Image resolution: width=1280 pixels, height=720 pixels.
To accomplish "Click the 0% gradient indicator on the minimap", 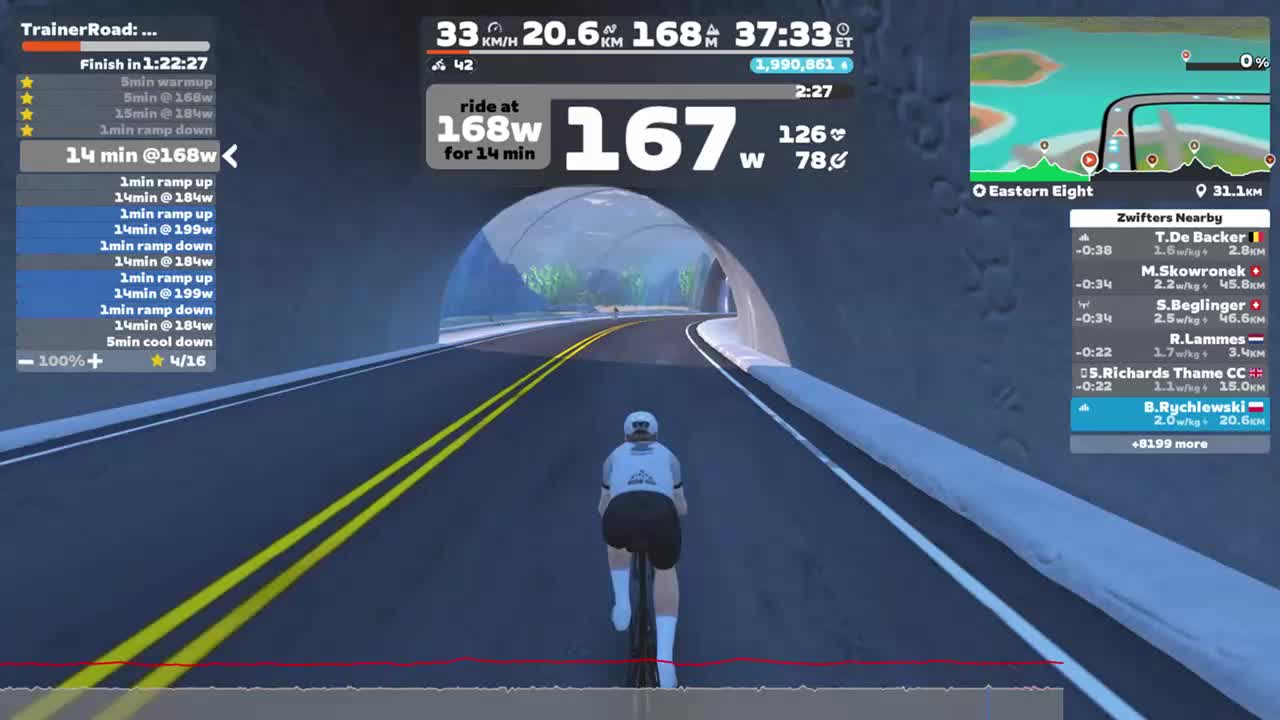I will pyautogui.click(x=1248, y=62).
